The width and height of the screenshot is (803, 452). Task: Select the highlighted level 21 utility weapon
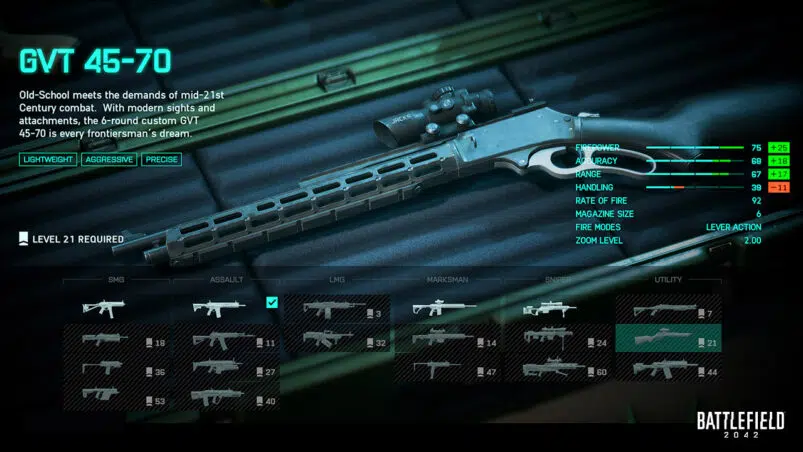tap(669, 340)
